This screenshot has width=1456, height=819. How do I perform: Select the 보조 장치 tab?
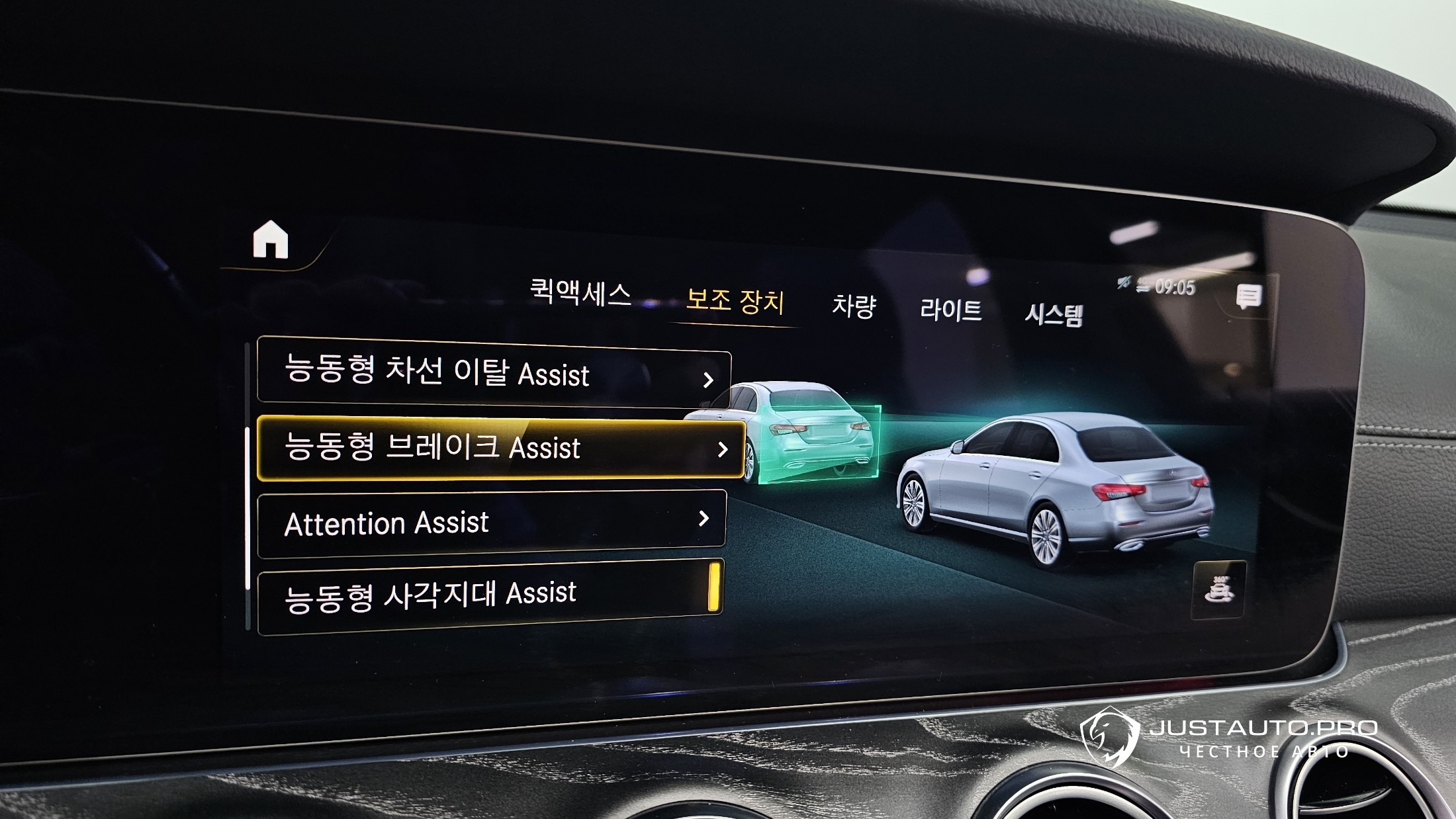click(735, 301)
